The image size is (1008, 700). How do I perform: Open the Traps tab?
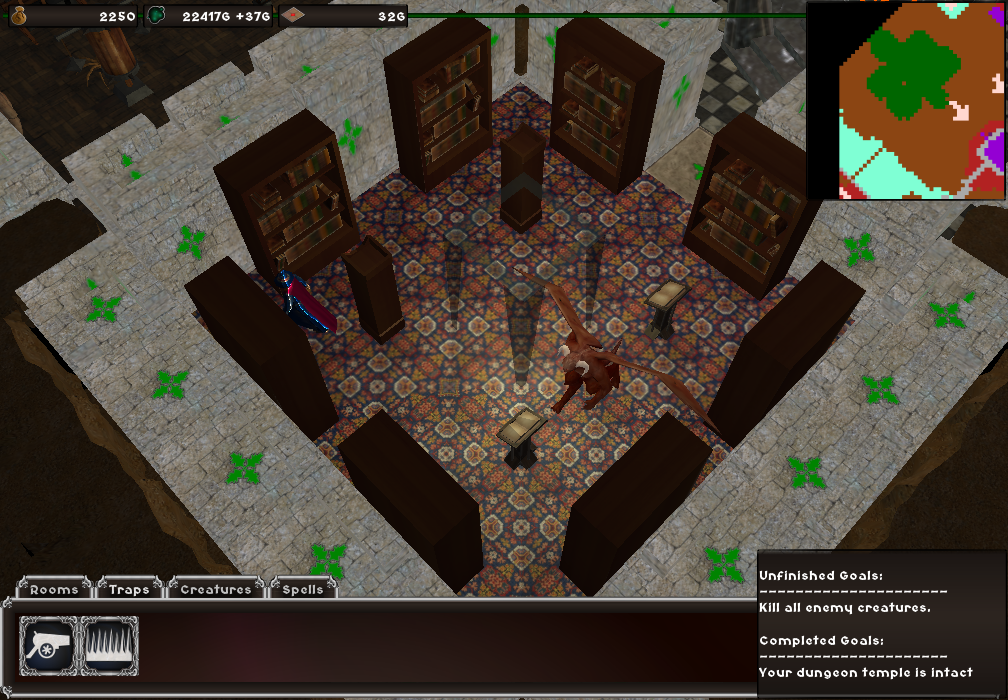(129, 589)
